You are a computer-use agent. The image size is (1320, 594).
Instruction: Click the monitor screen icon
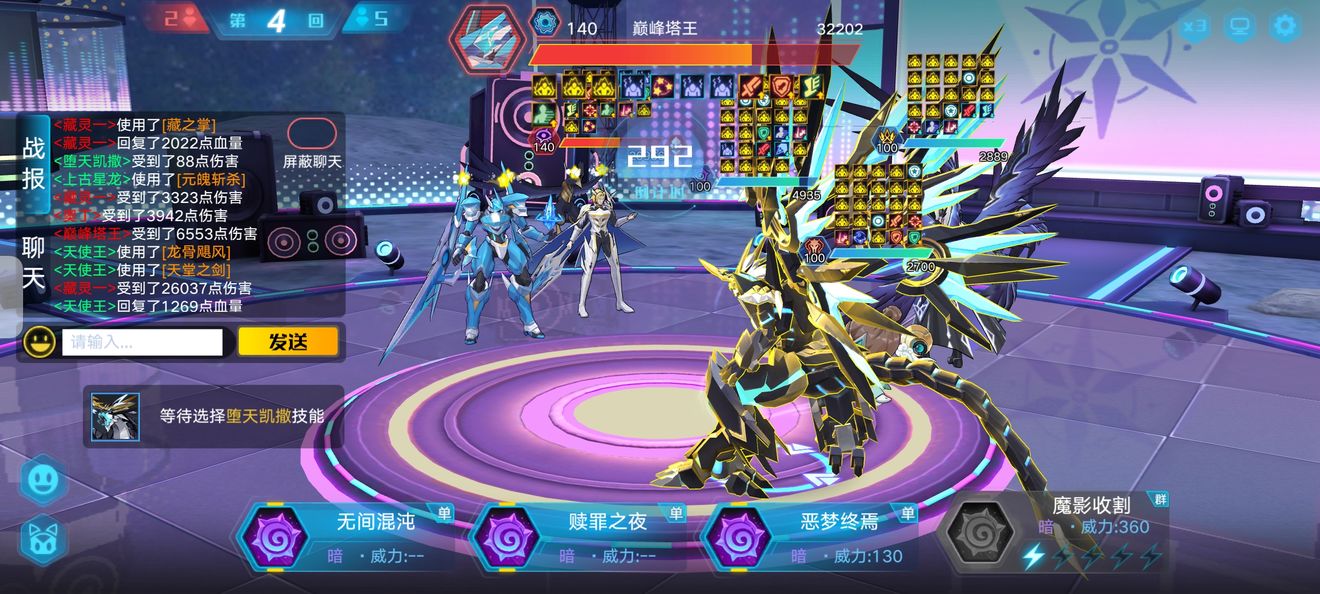1240,27
